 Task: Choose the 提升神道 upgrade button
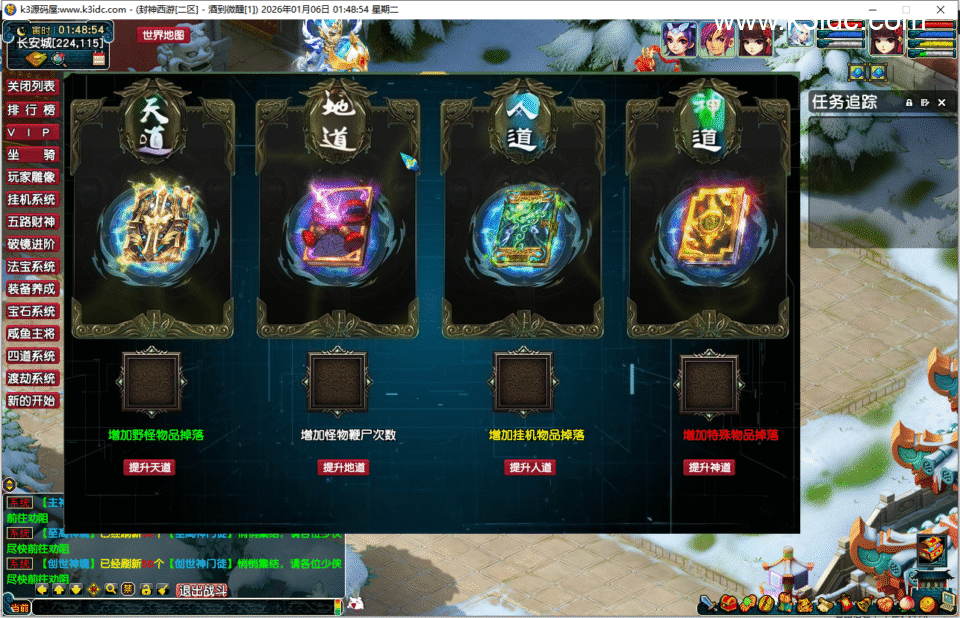coord(709,467)
